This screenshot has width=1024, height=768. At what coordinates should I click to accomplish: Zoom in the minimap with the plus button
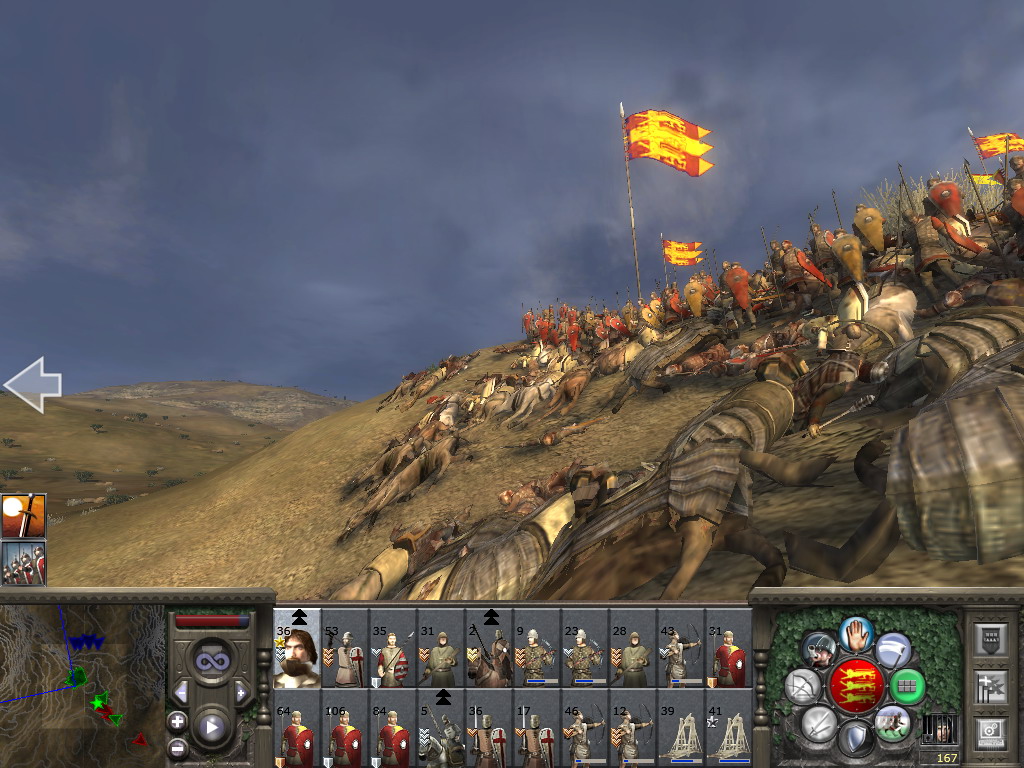click(177, 721)
